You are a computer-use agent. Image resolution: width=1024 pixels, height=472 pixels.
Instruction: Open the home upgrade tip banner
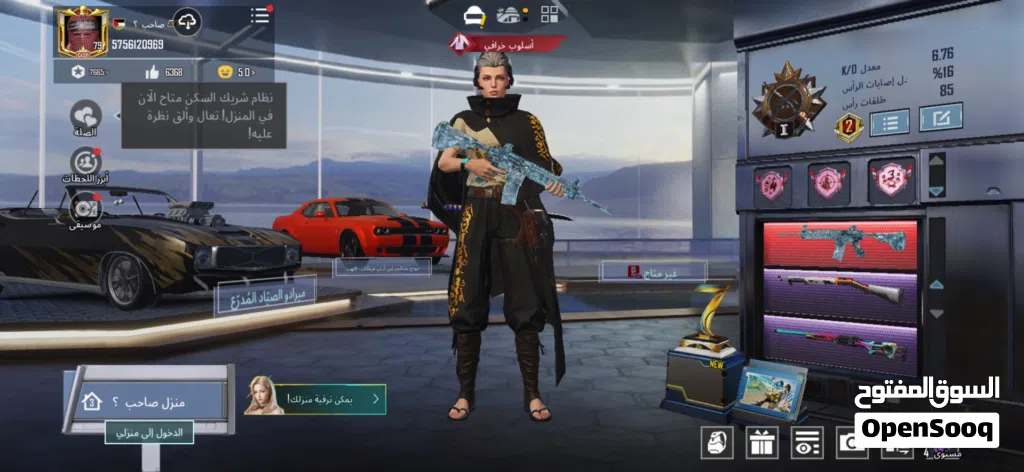pyautogui.click(x=316, y=398)
